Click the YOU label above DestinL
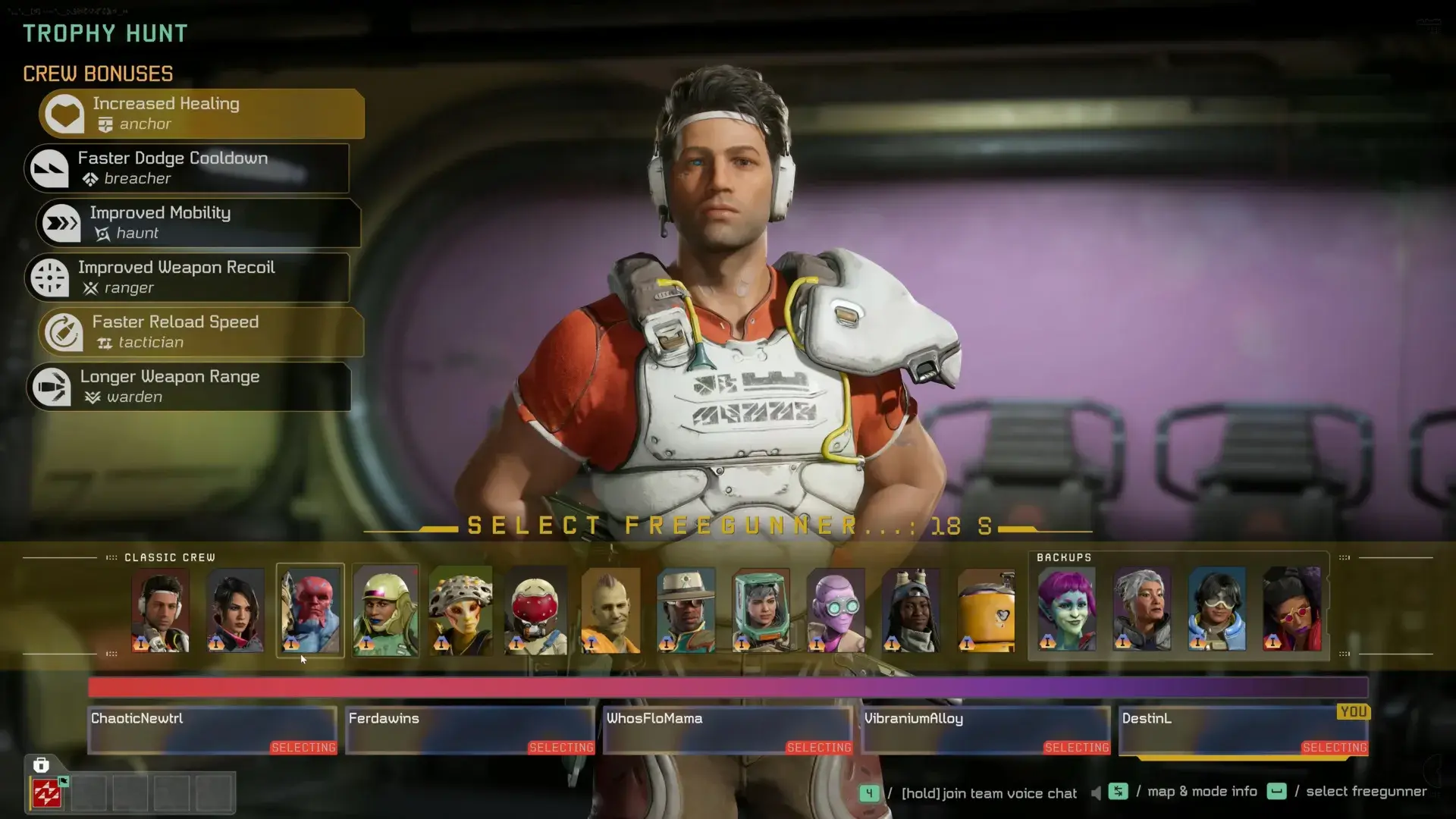The width and height of the screenshot is (1456, 819). [x=1354, y=712]
